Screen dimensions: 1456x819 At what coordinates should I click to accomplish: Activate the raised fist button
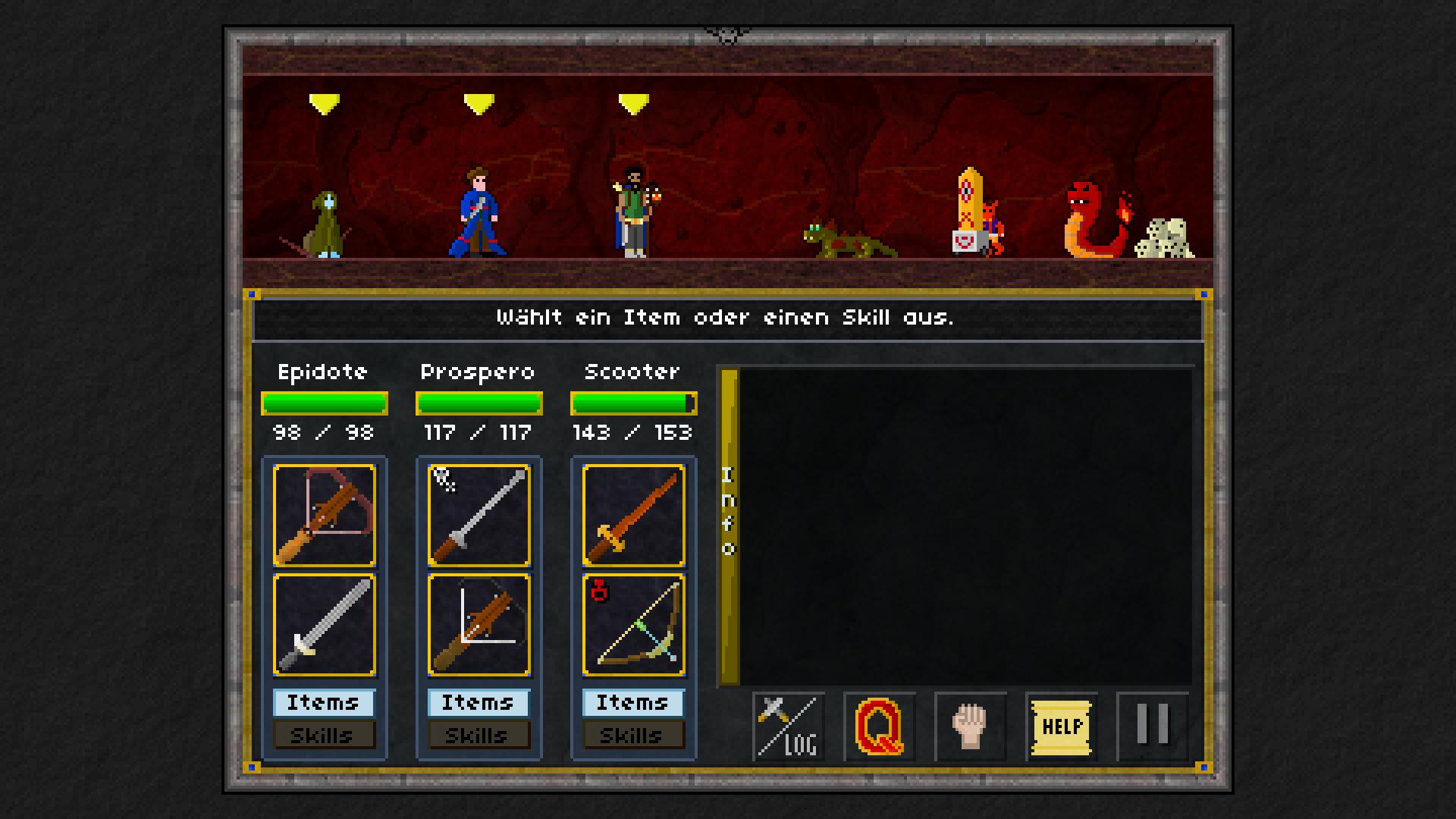pos(971,726)
